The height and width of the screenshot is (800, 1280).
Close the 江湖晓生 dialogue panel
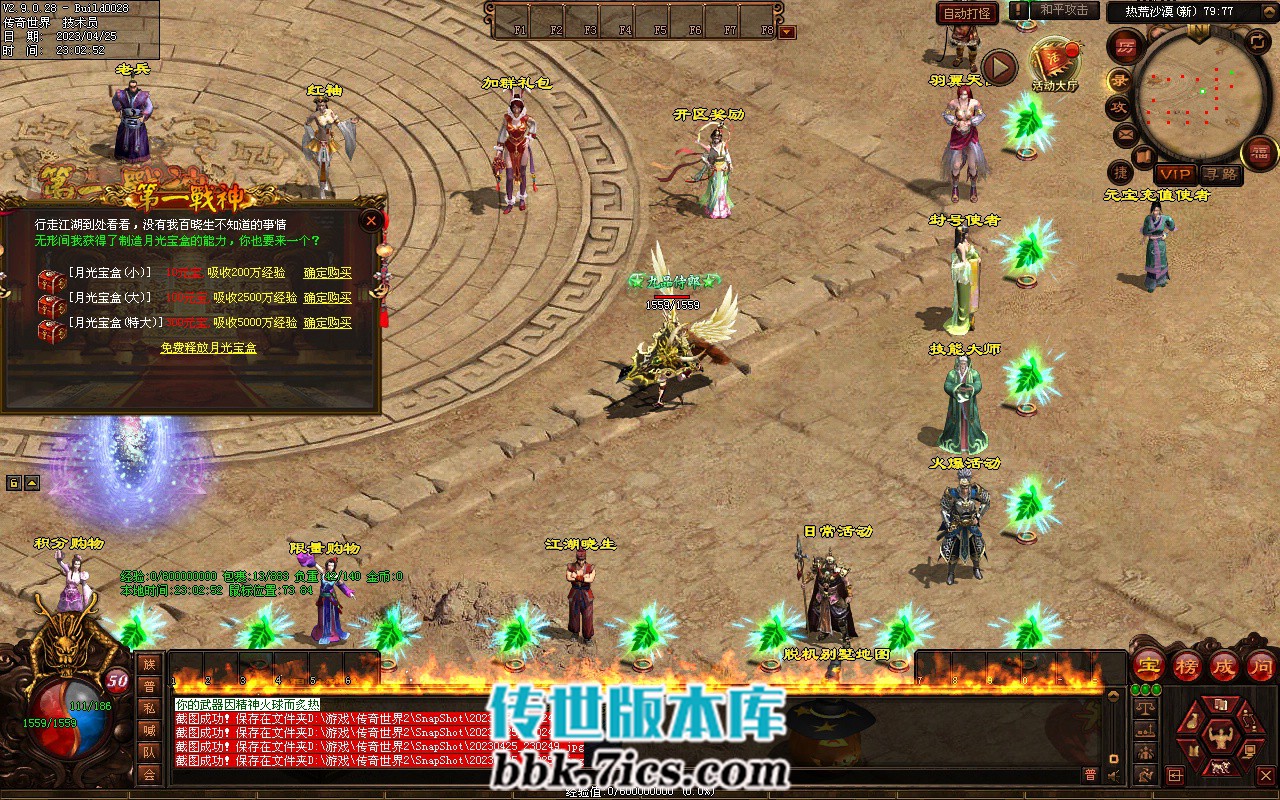pos(372,220)
